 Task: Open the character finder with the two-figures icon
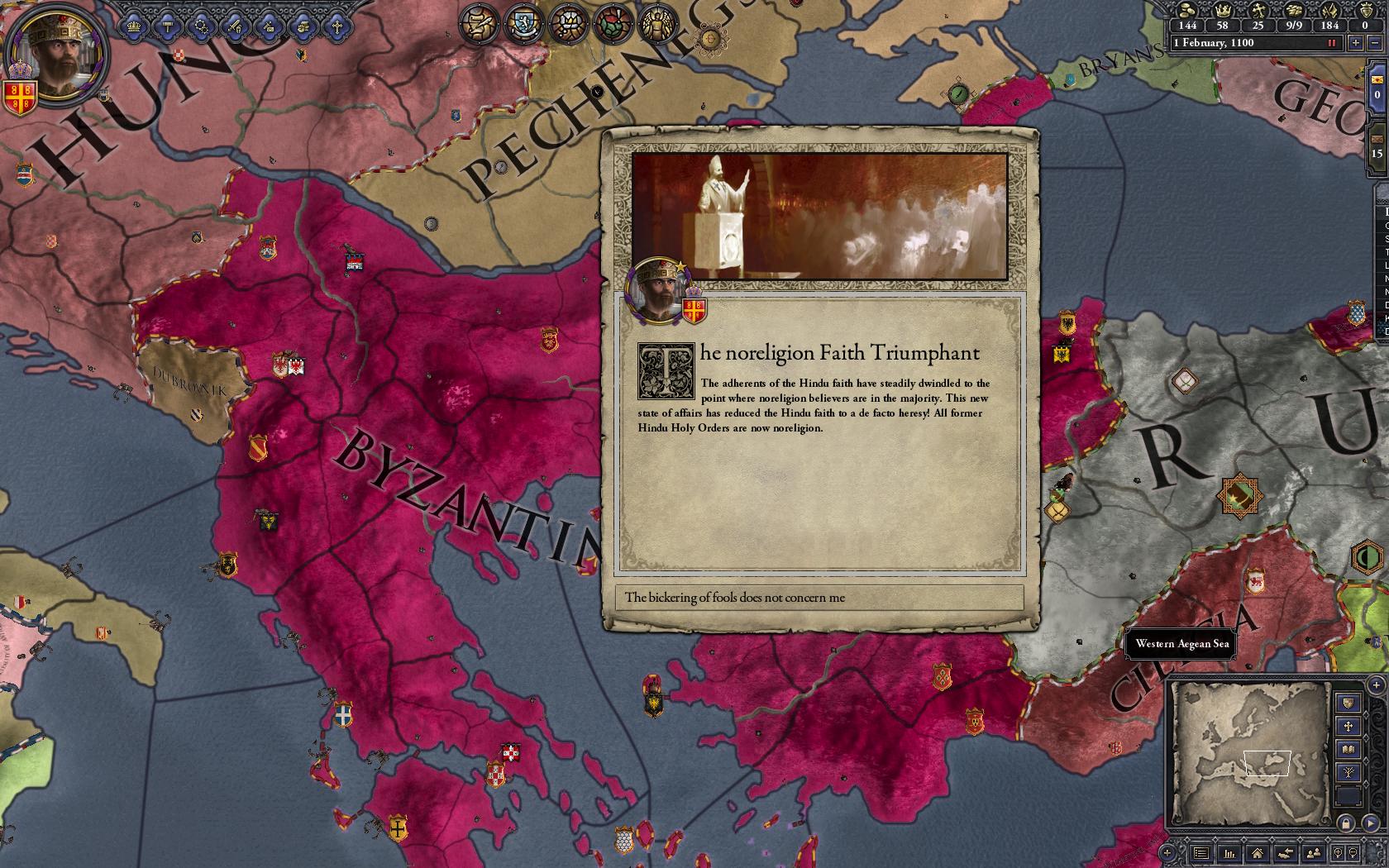coord(1314,853)
